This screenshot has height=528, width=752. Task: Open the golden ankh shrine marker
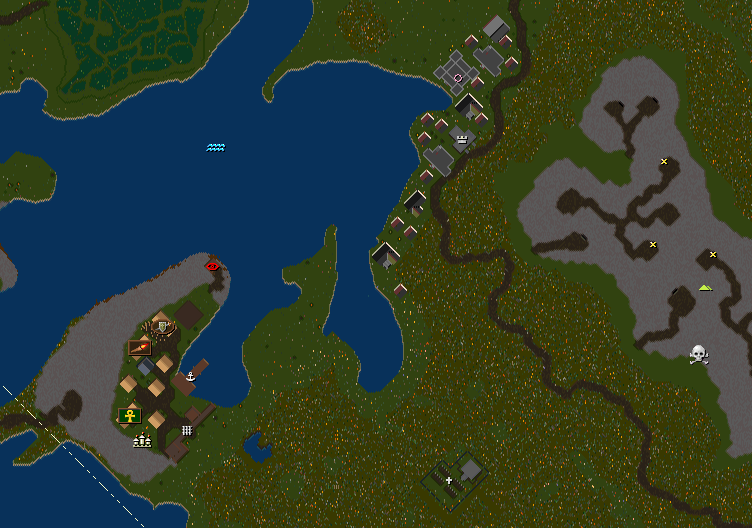pos(129,415)
